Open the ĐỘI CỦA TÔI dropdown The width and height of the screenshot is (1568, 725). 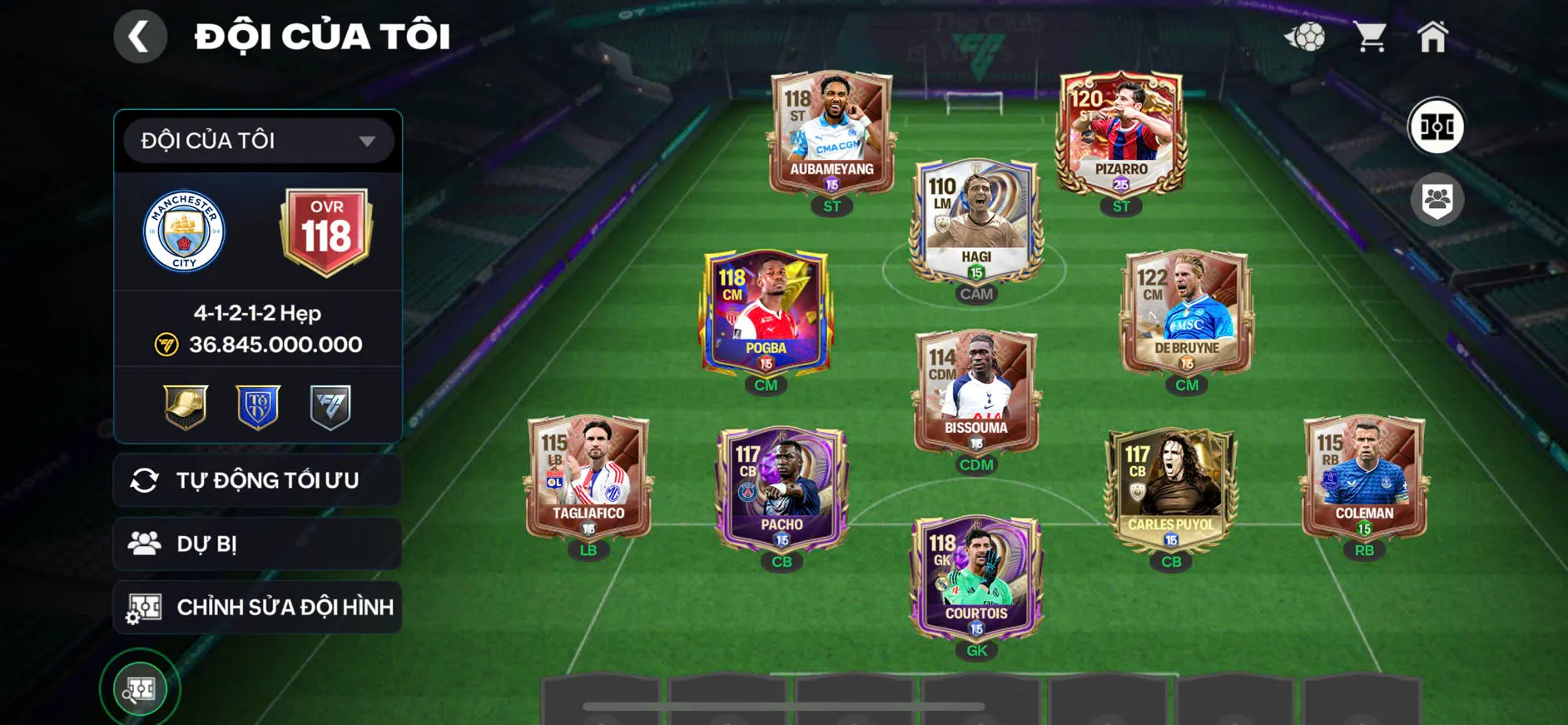[x=258, y=141]
